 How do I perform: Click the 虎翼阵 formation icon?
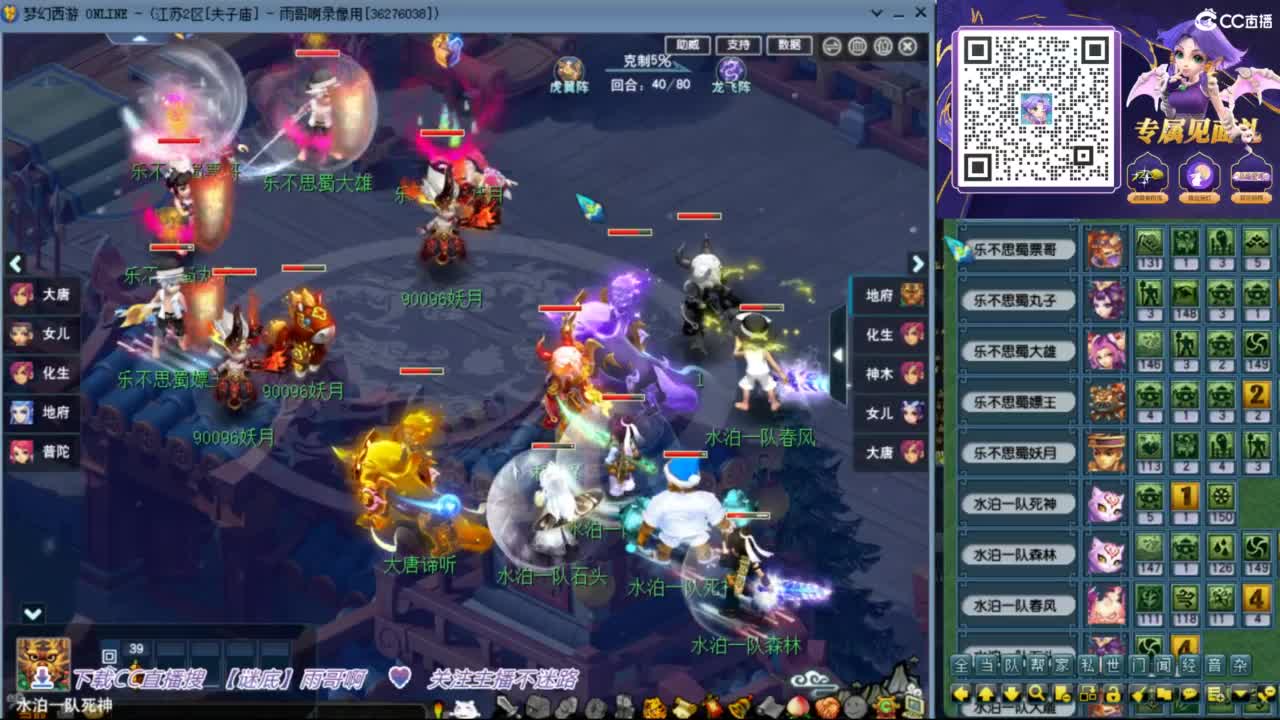tap(567, 69)
